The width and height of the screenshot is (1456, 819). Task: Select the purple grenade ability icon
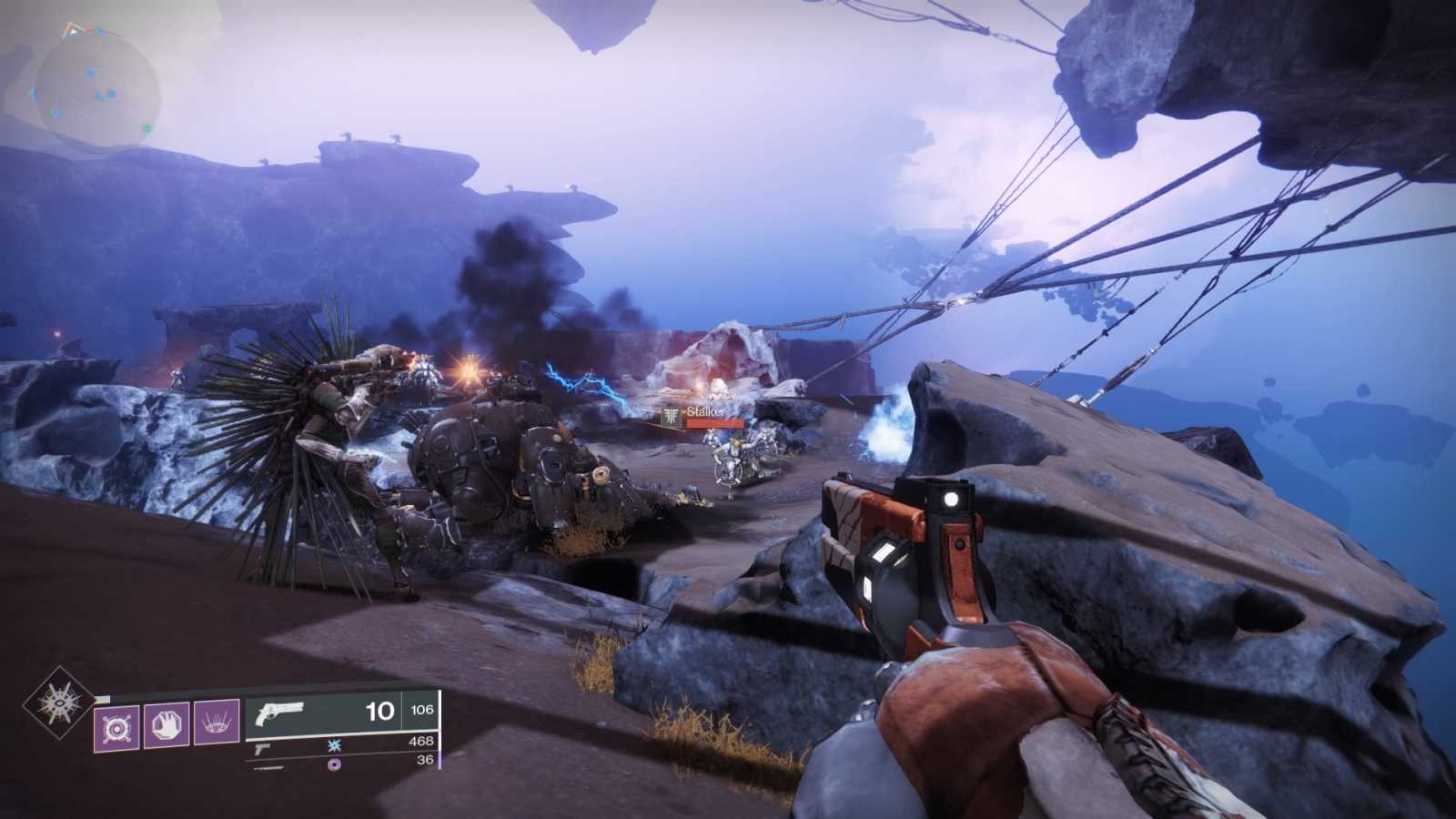pos(116,726)
